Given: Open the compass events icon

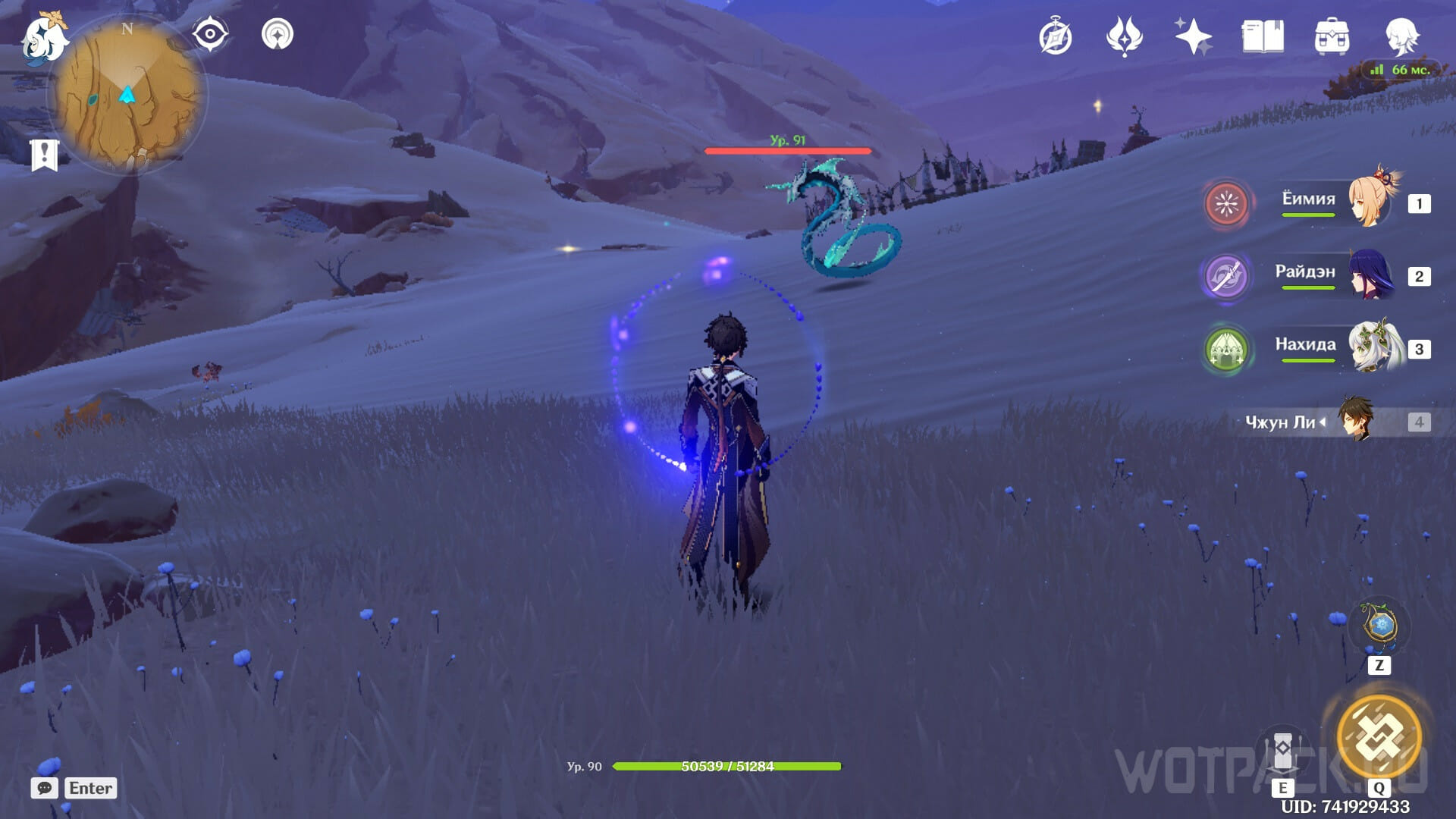Looking at the screenshot, I should [1055, 37].
